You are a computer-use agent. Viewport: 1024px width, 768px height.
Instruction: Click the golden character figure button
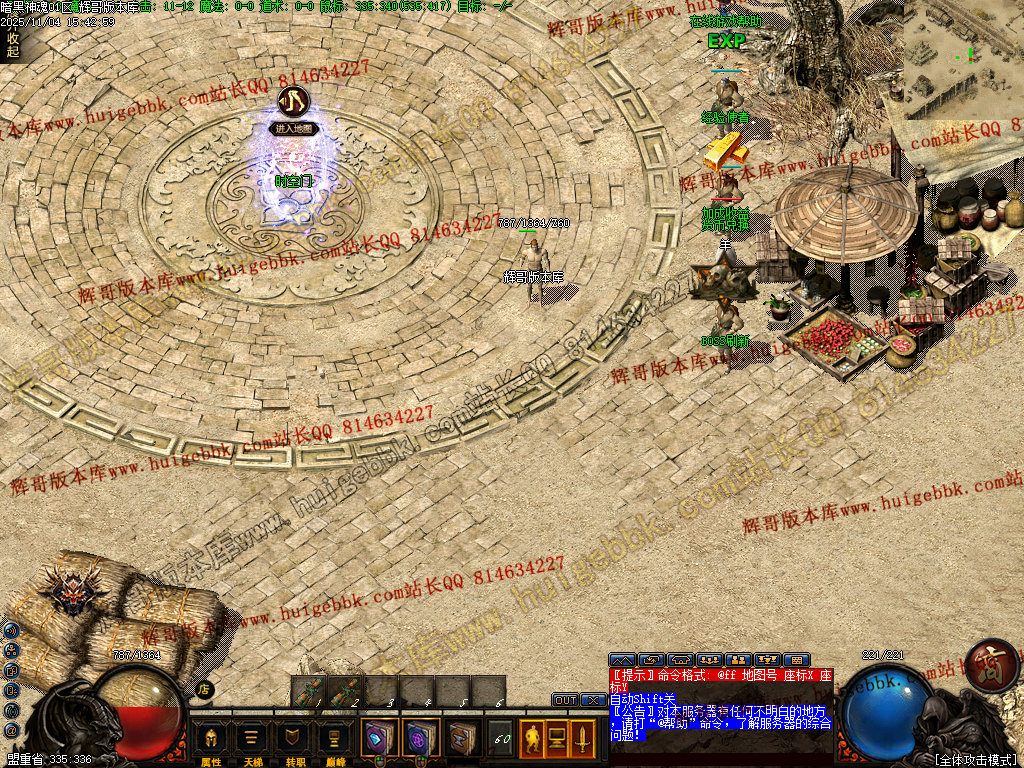pyautogui.click(x=532, y=739)
